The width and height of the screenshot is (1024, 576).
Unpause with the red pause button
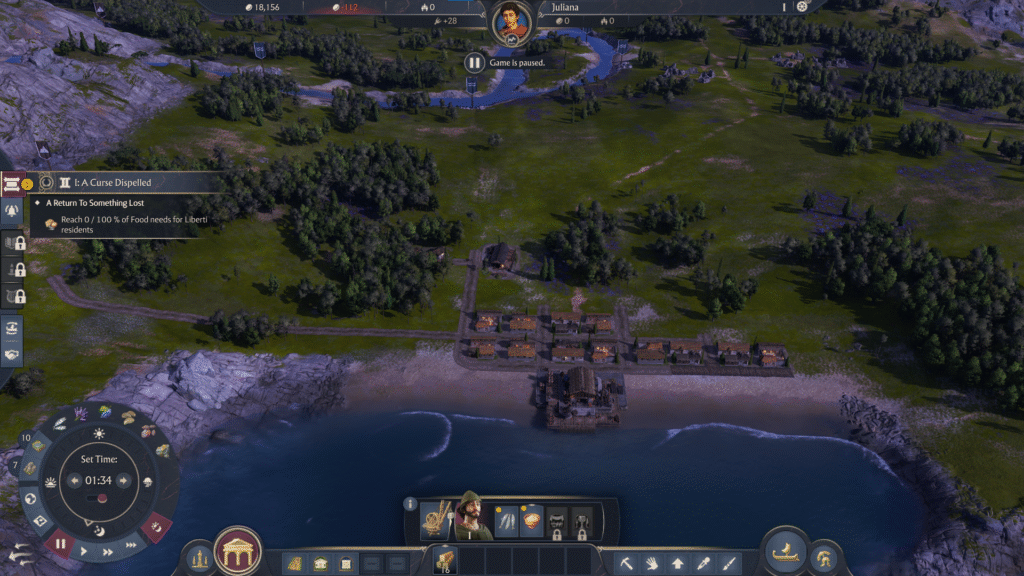[59, 546]
